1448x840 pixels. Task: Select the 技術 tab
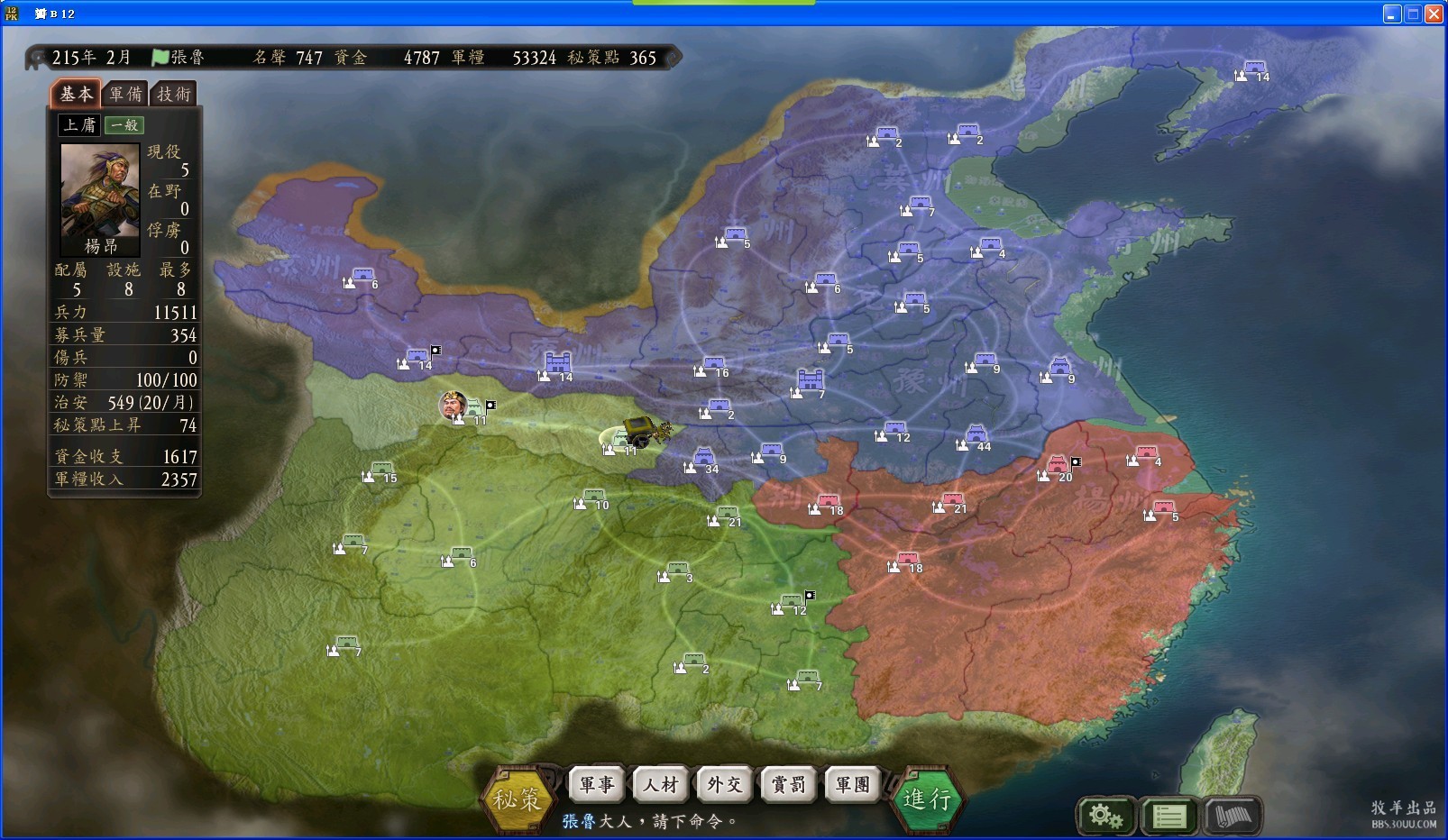(174, 94)
